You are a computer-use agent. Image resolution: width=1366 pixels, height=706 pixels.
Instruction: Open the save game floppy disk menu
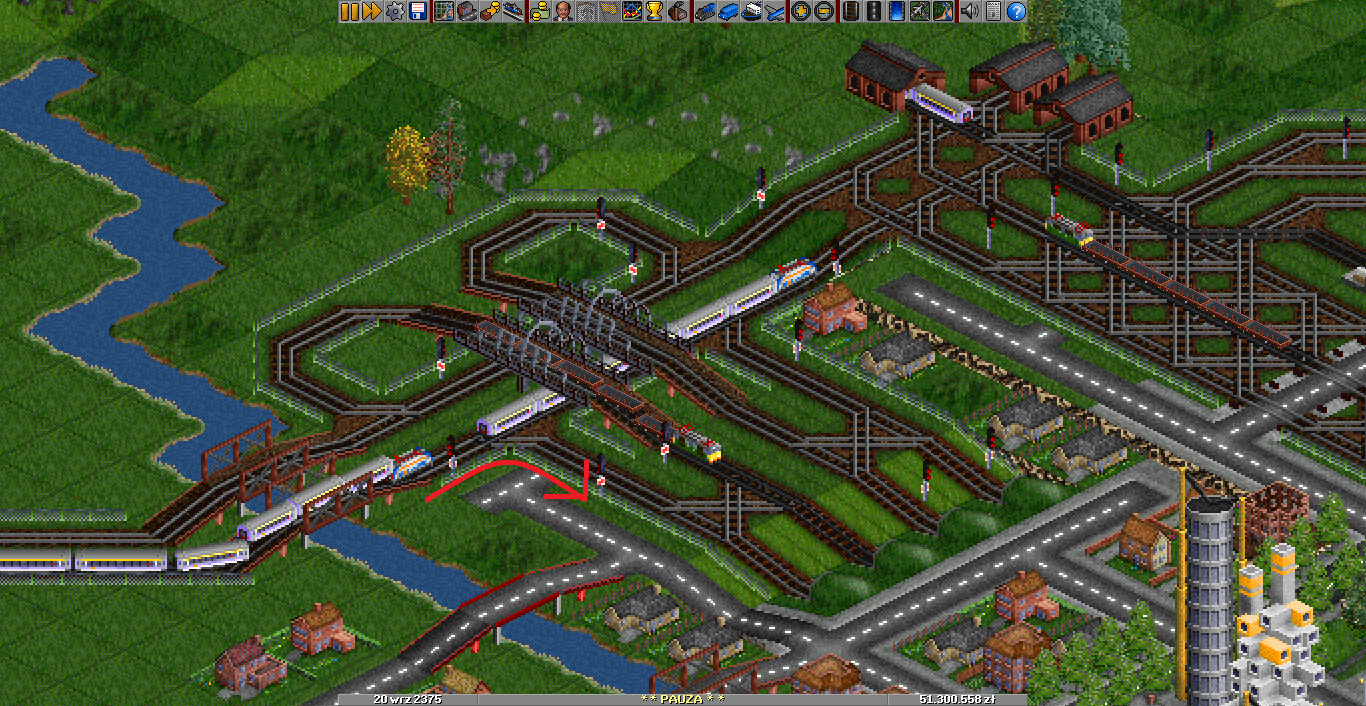(x=417, y=11)
